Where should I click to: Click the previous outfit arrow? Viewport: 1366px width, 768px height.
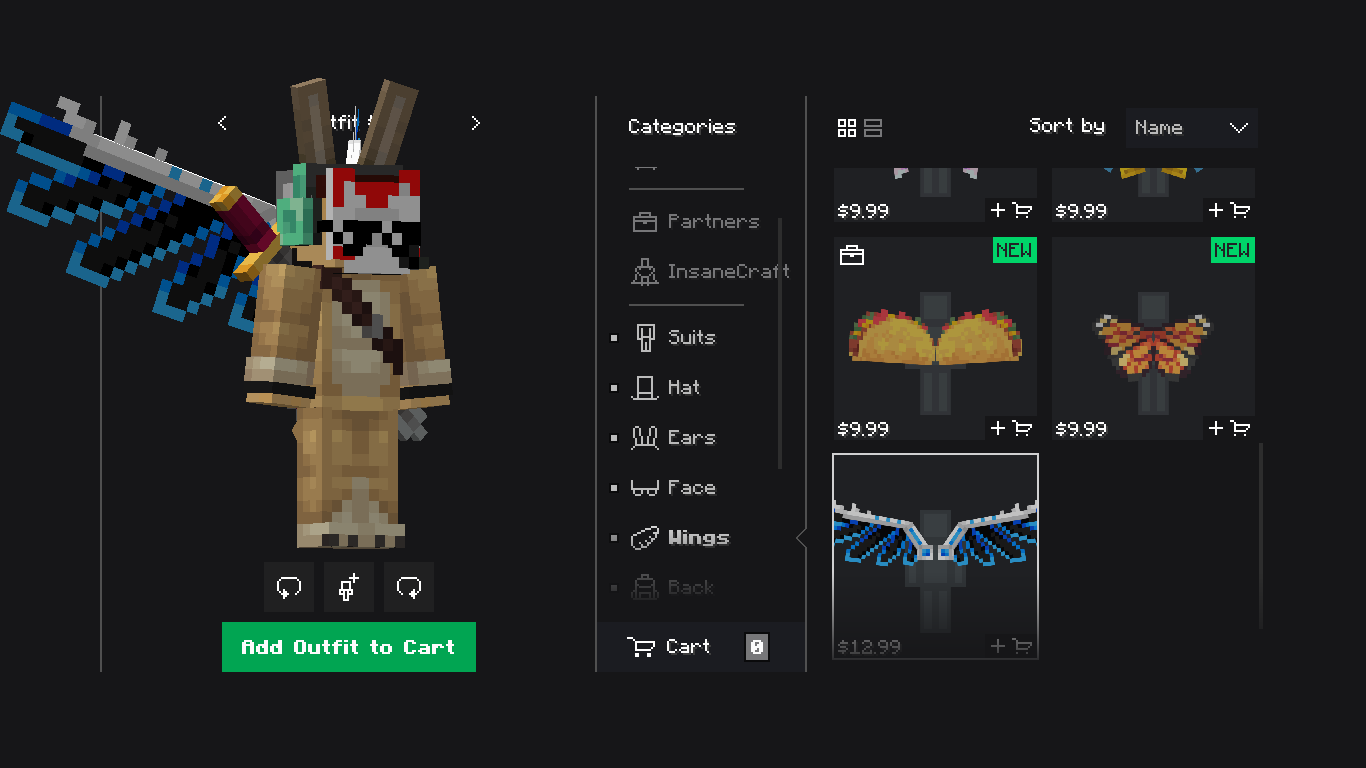pyautogui.click(x=222, y=122)
